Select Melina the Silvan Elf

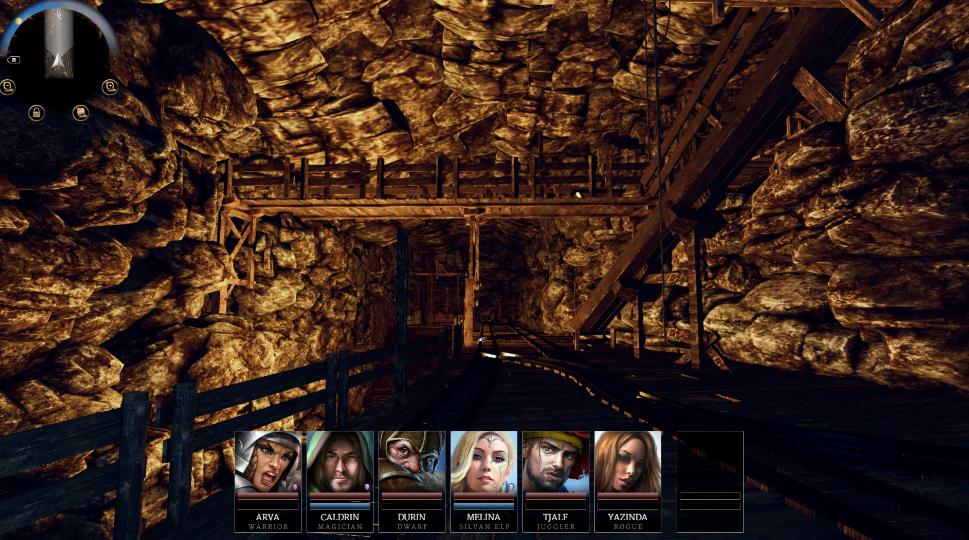pos(484,462)
